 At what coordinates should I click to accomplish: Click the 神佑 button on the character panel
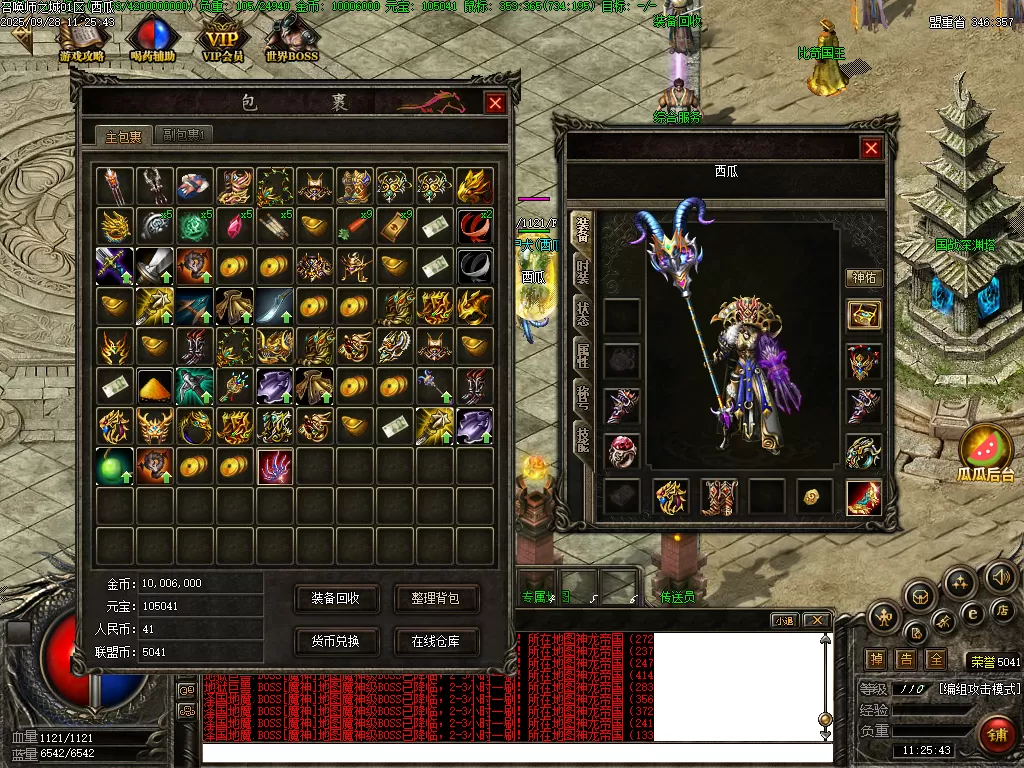pos(863,278)
